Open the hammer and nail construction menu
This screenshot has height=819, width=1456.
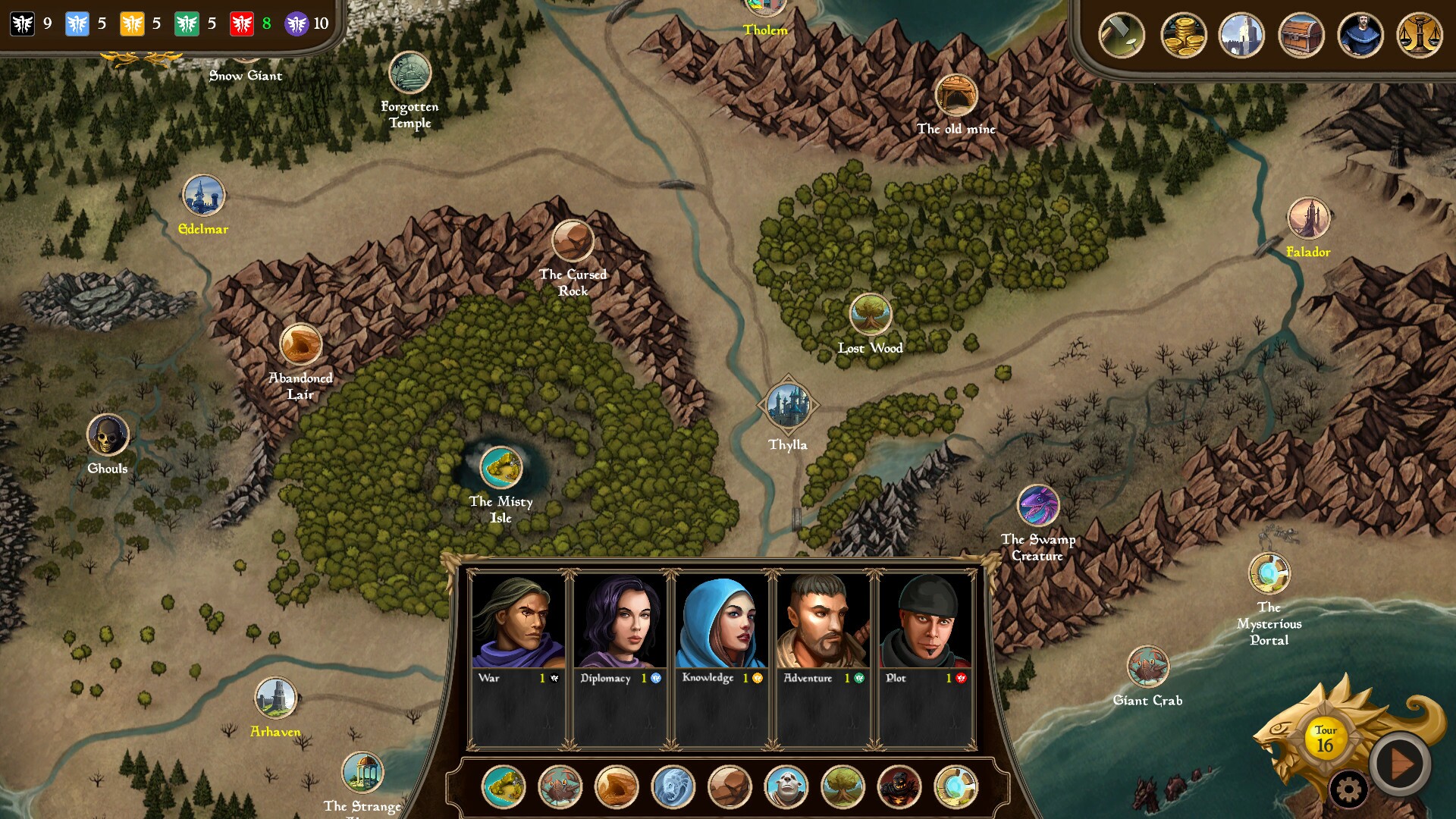[1121, 36]
